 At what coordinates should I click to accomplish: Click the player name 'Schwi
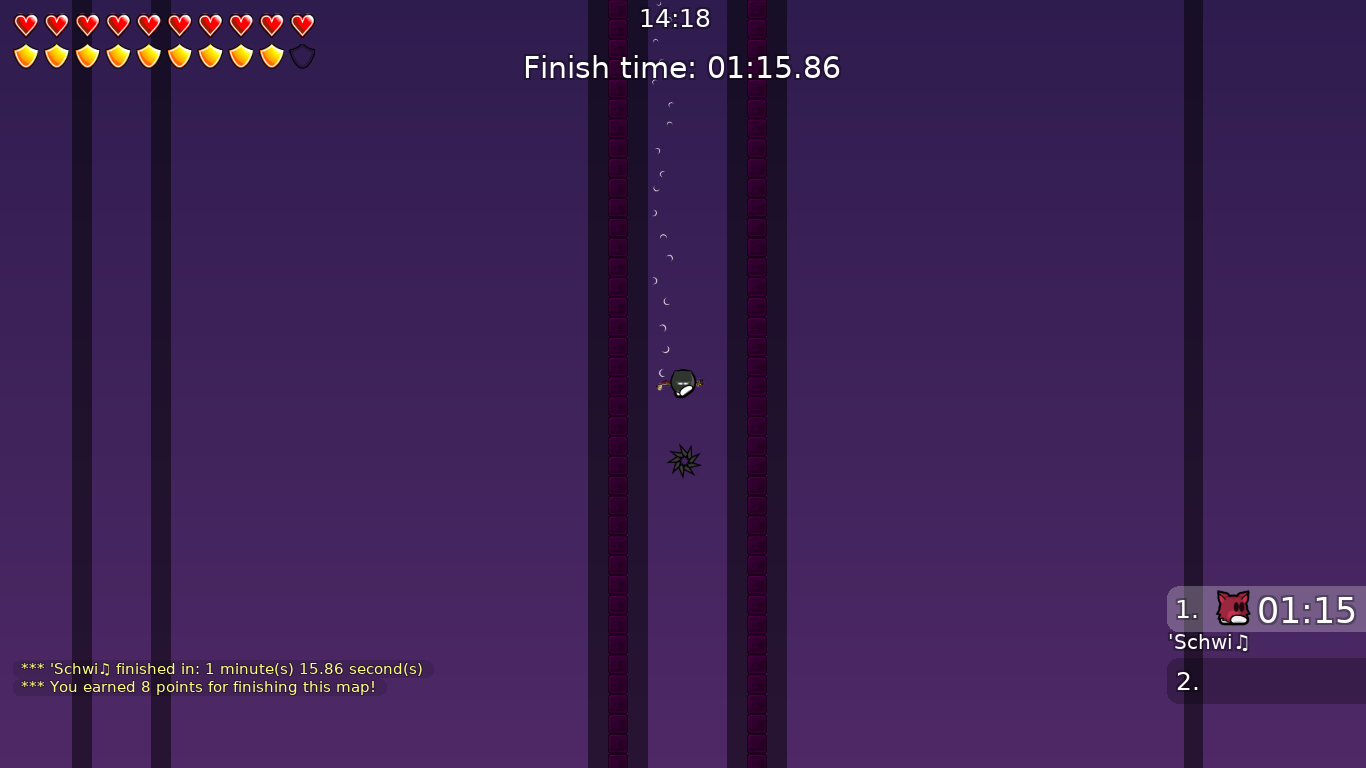(x=1198, y=643)
